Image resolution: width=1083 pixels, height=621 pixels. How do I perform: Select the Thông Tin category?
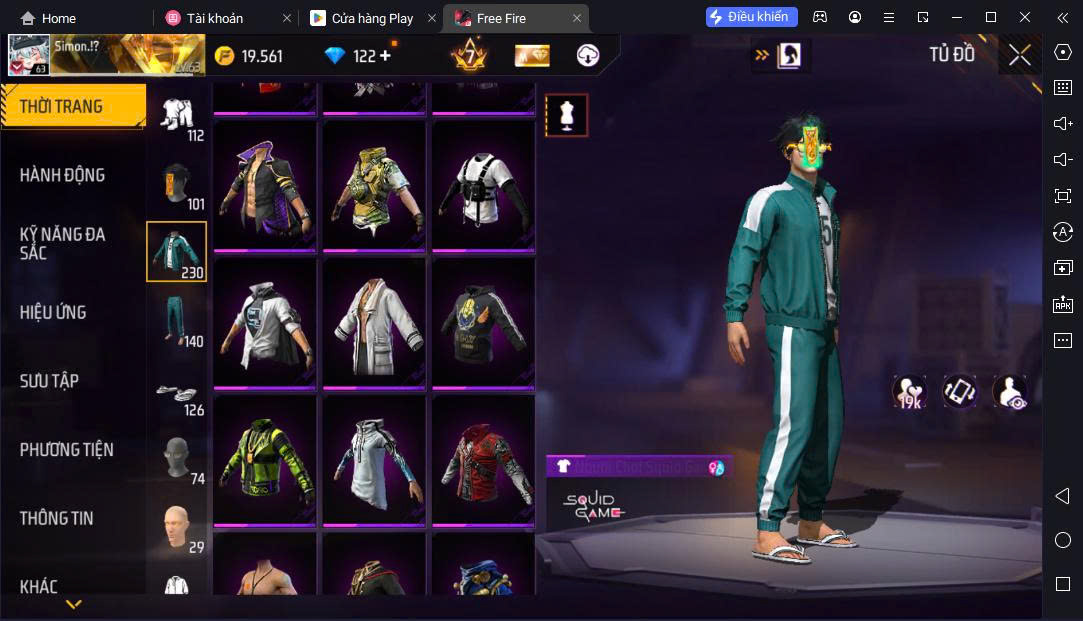click(x=56, y=518)
